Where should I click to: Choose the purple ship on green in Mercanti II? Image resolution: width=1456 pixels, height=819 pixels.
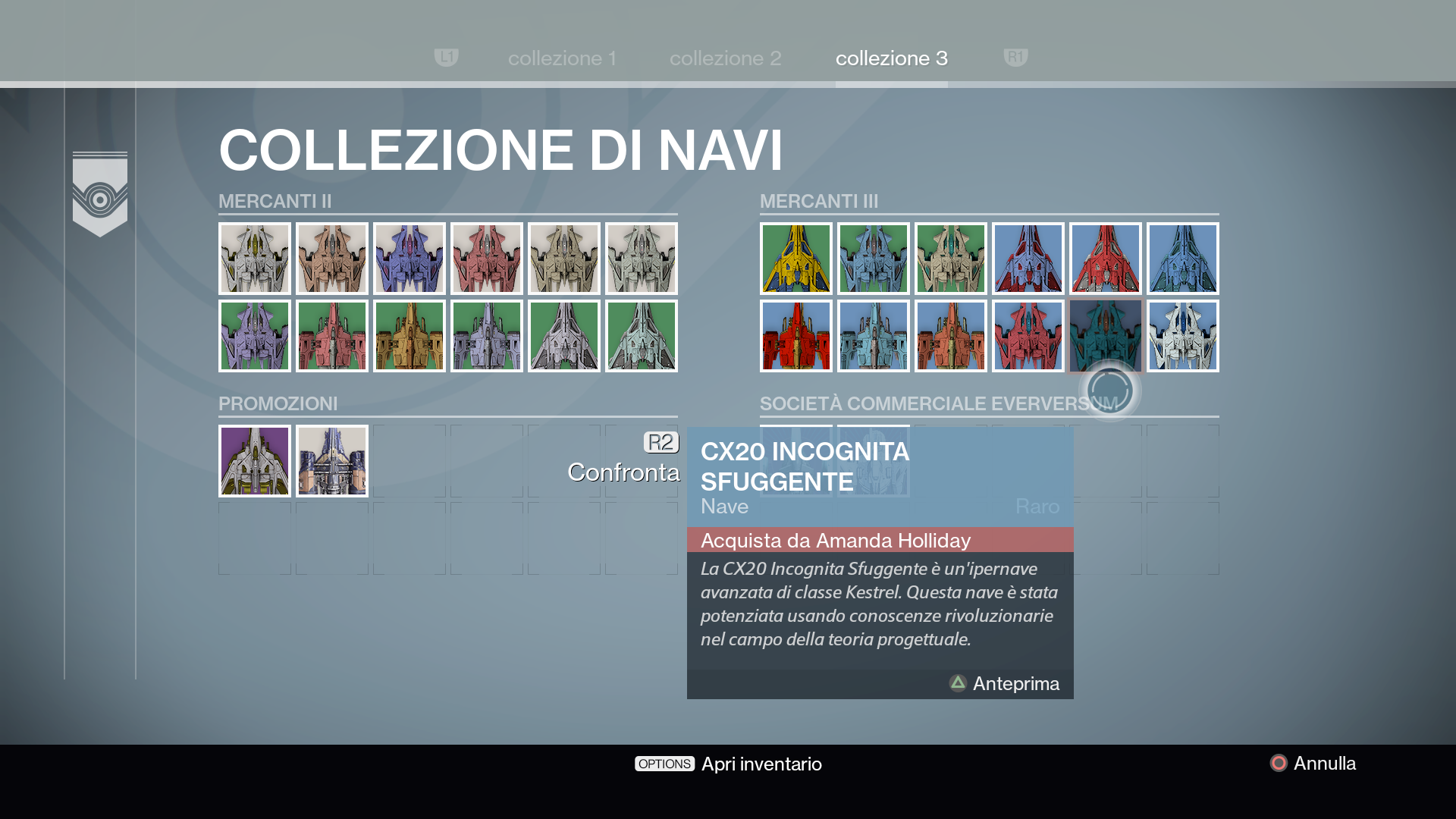255,336
